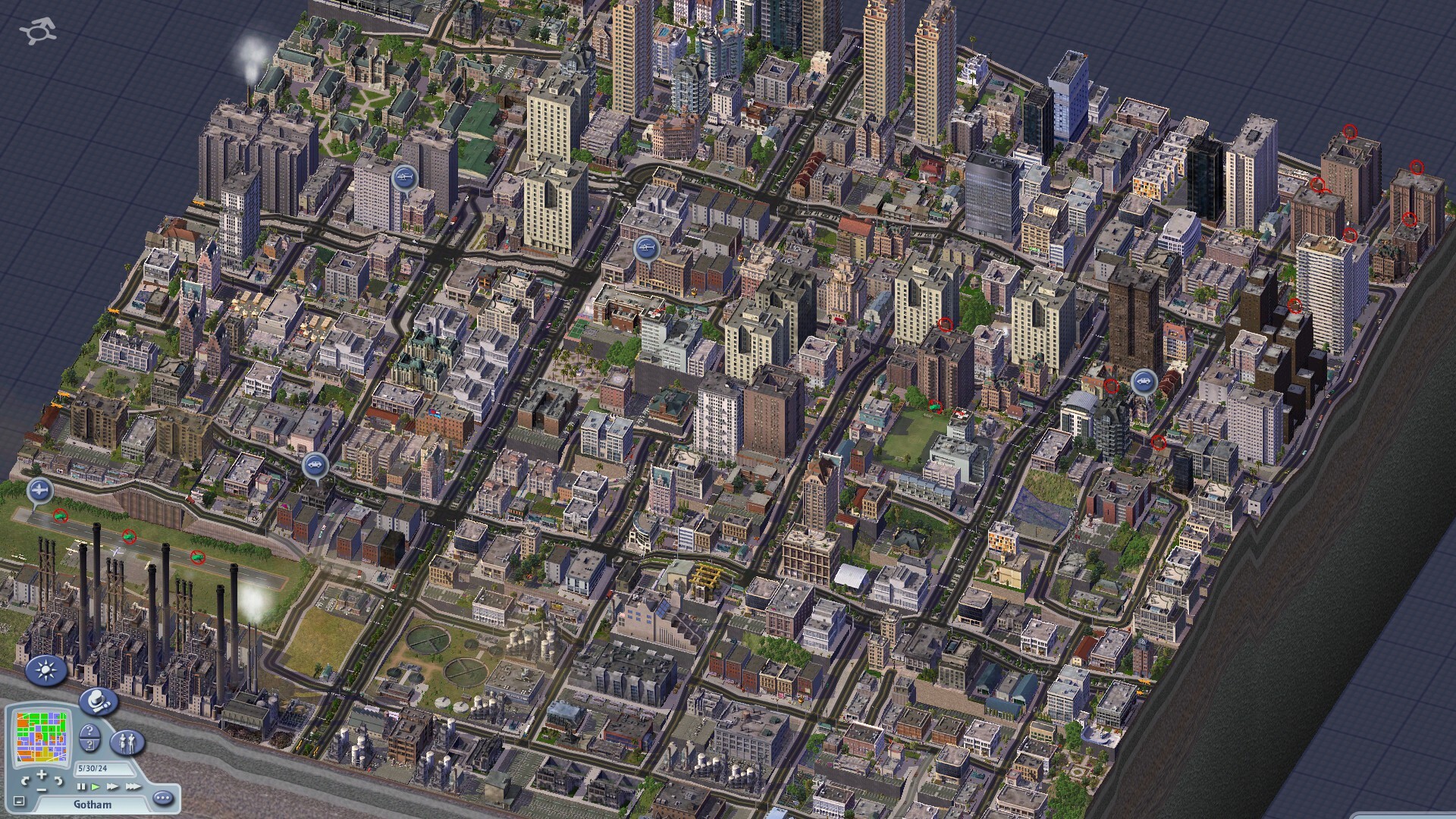Viewport: 1456px width, 819px height.
Task: Set simulation to double-arrow fast speed
Action: (x=112, y=787)
